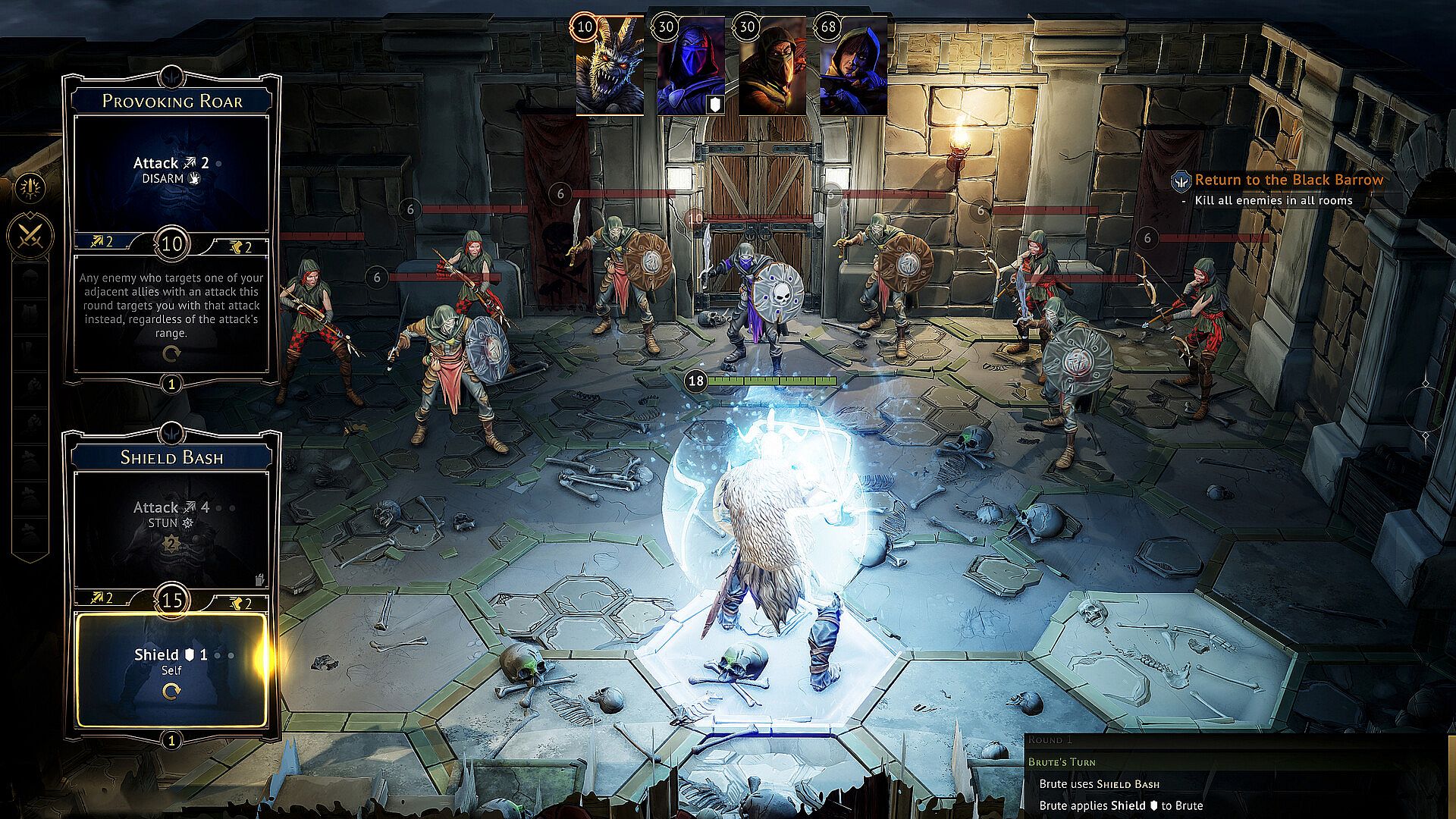Select the brown-hooded bandit portrait in initiative order
Screen dimensions: 1456x819
(x=772, y=68)
